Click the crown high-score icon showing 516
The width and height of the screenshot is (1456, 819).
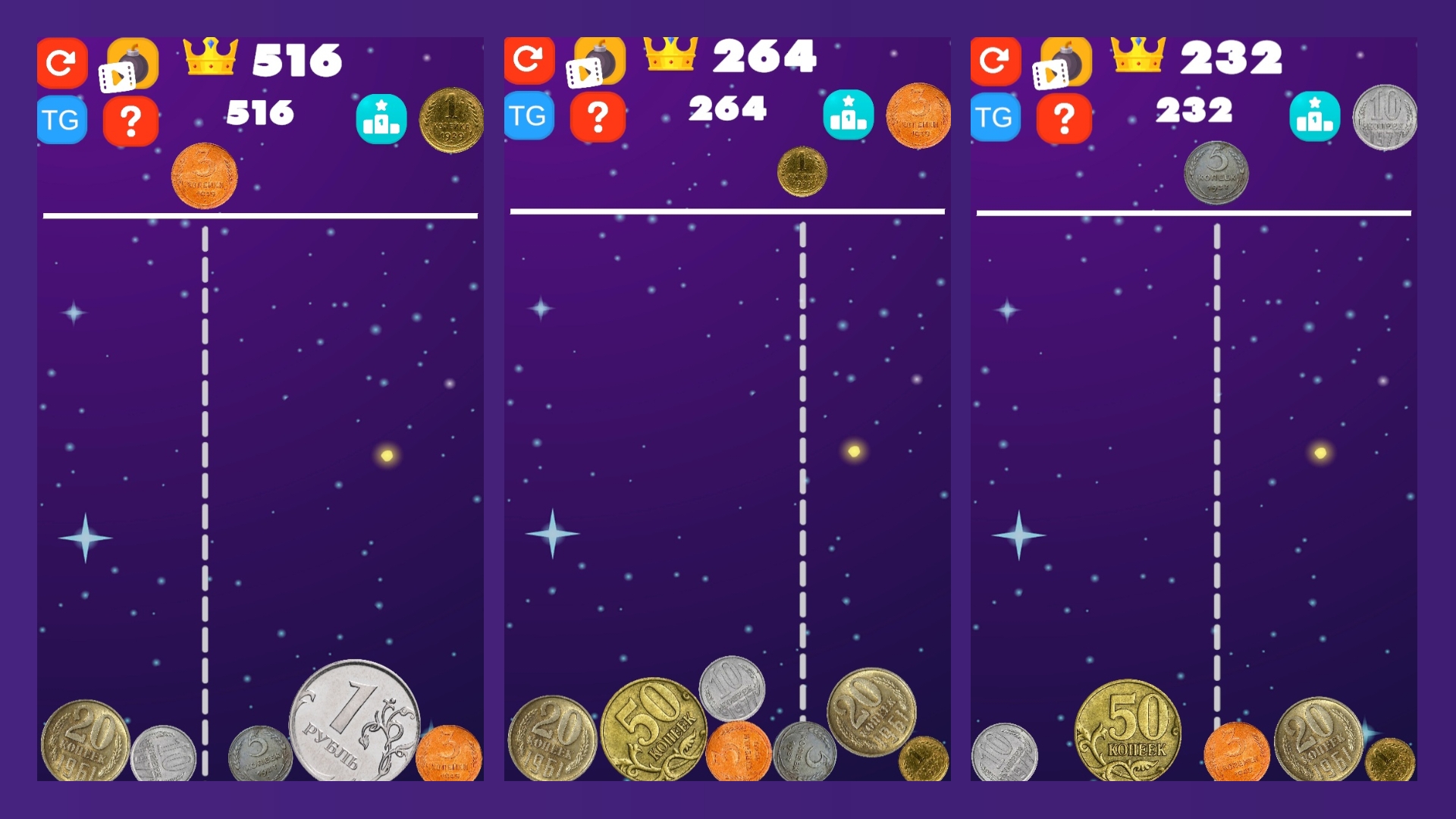click(x=209, y=55)
